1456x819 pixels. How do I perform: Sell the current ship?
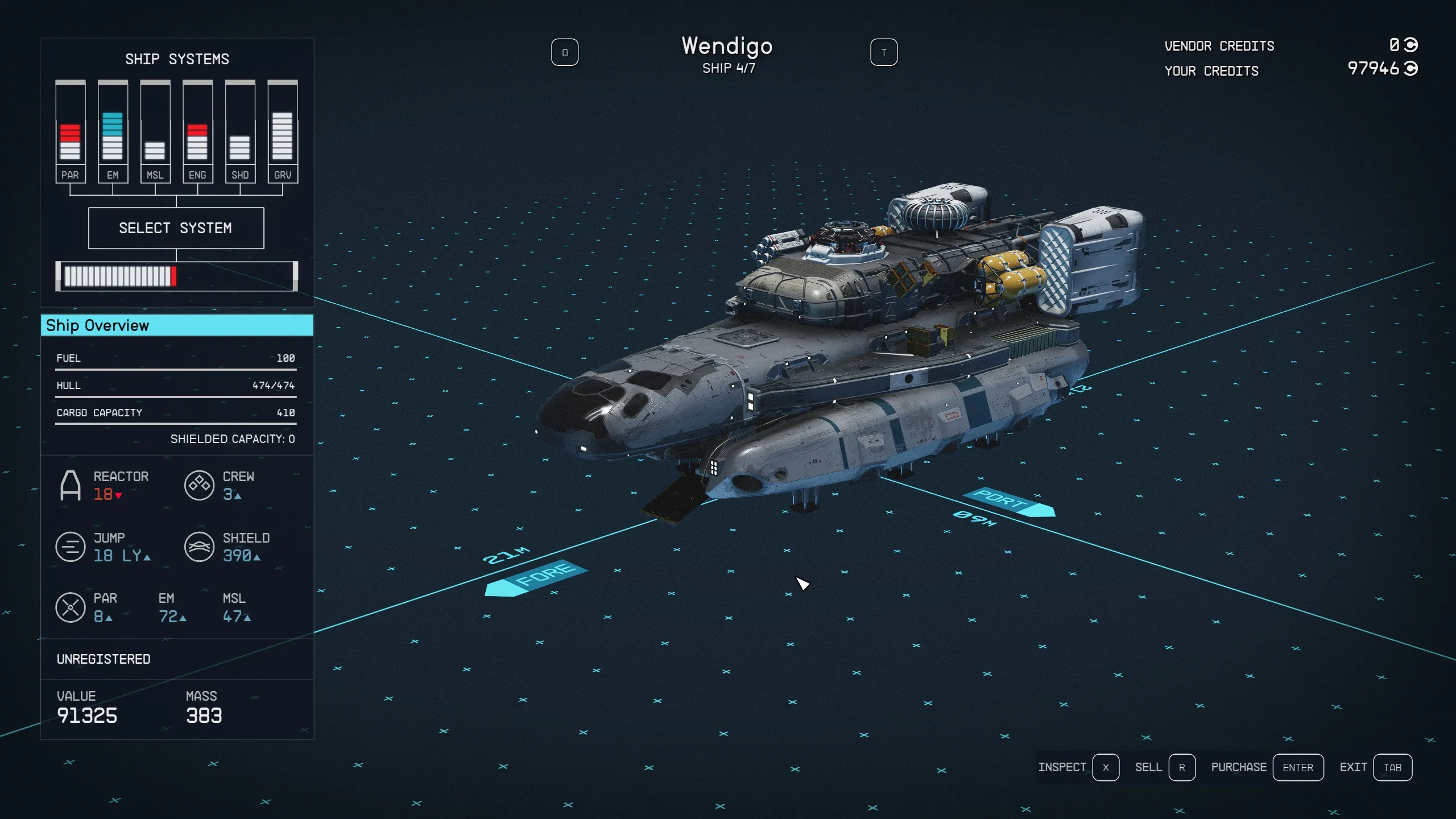1181,767
